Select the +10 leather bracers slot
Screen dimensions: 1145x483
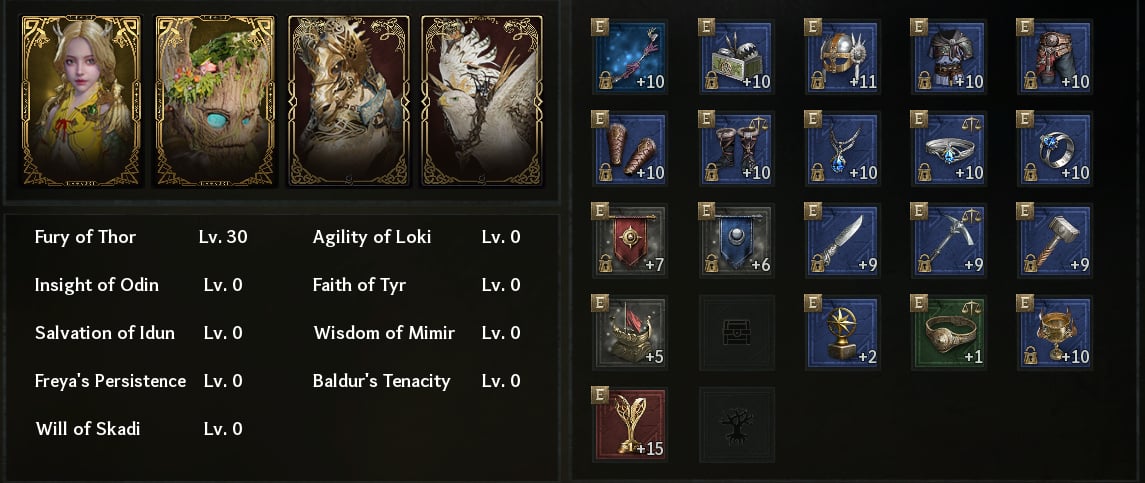pos(630,148)
